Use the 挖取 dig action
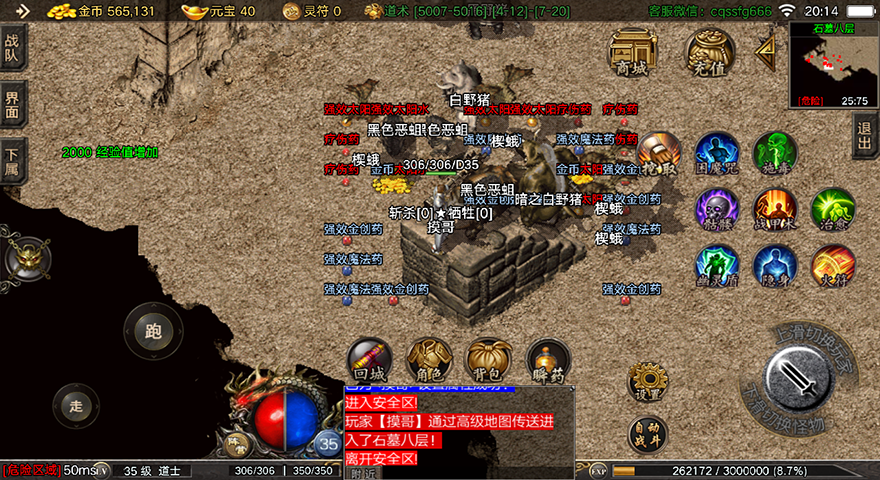Screen dimensions: 880x480 point(658,154)
